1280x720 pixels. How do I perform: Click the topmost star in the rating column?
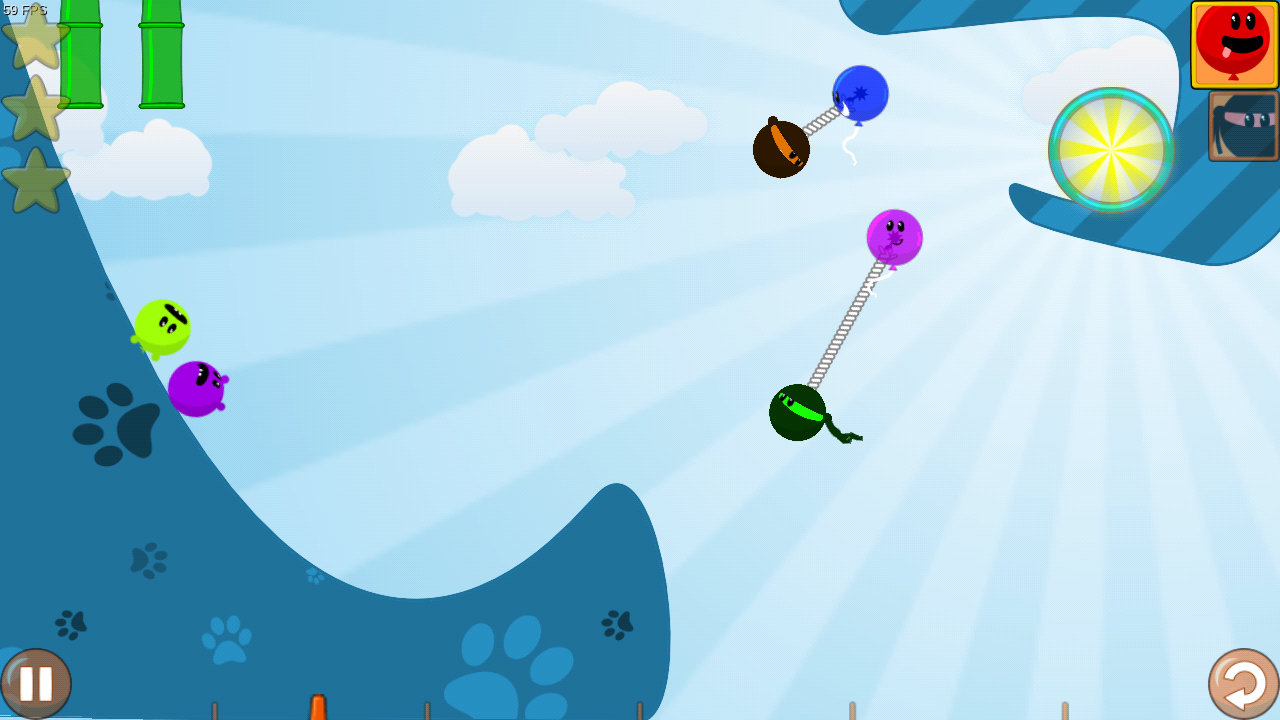pyautogui.click(x=35, y=45)
